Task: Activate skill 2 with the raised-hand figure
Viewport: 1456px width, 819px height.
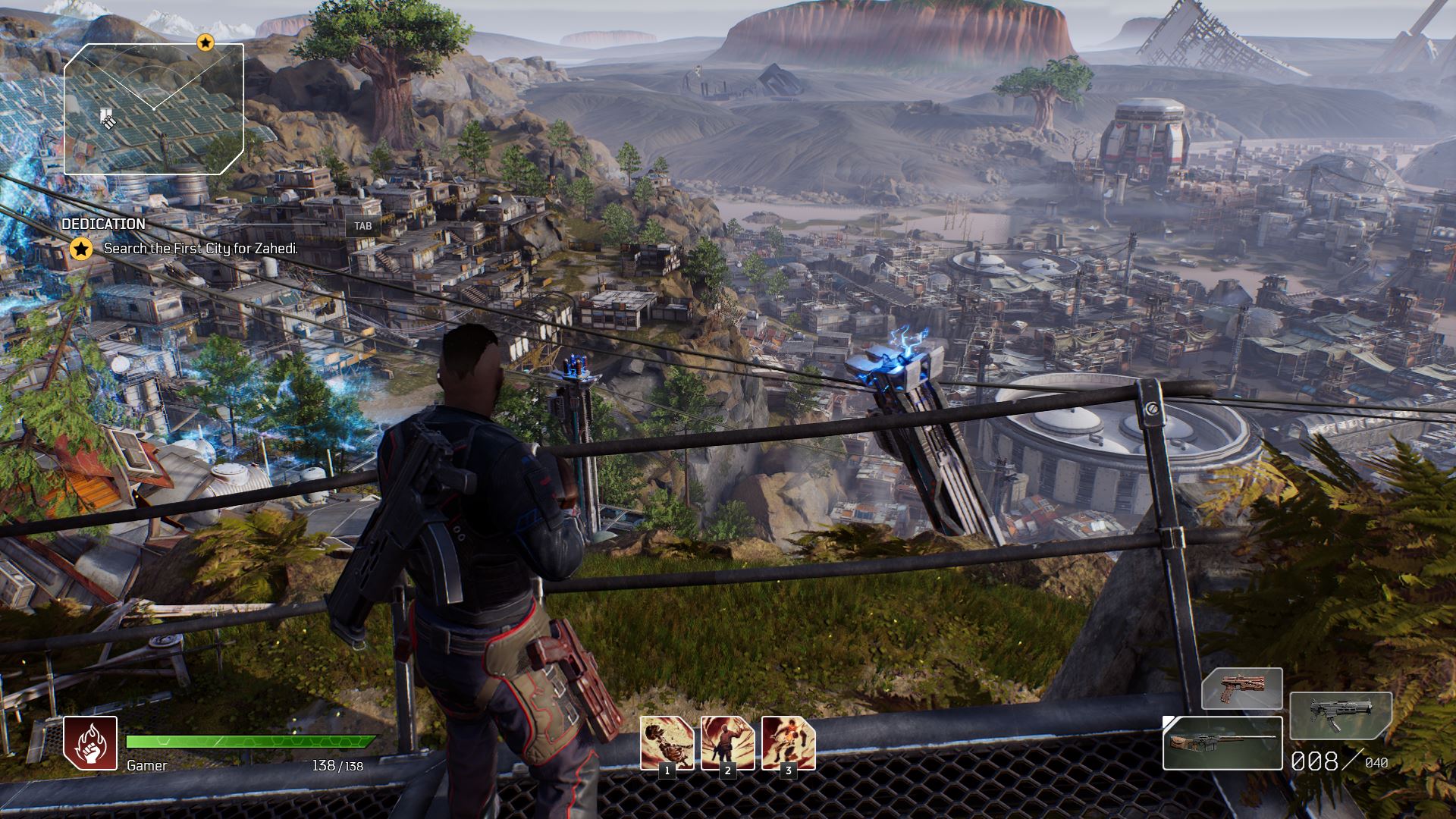Action: [727, 742]
